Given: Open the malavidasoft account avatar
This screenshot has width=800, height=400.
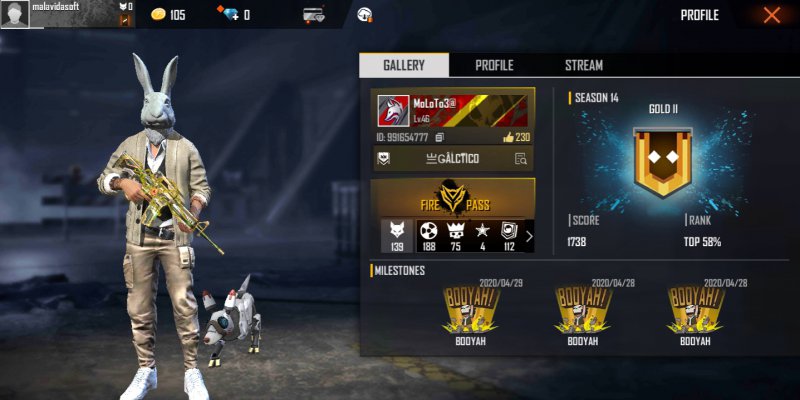Looking at the screenshot, I should point(14,15).
